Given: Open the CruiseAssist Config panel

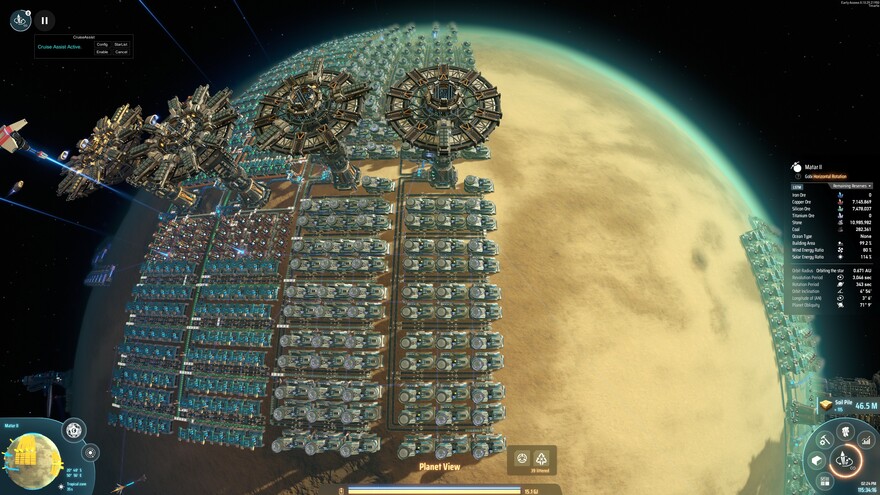Looking at the screenshot, I should 102,44.
